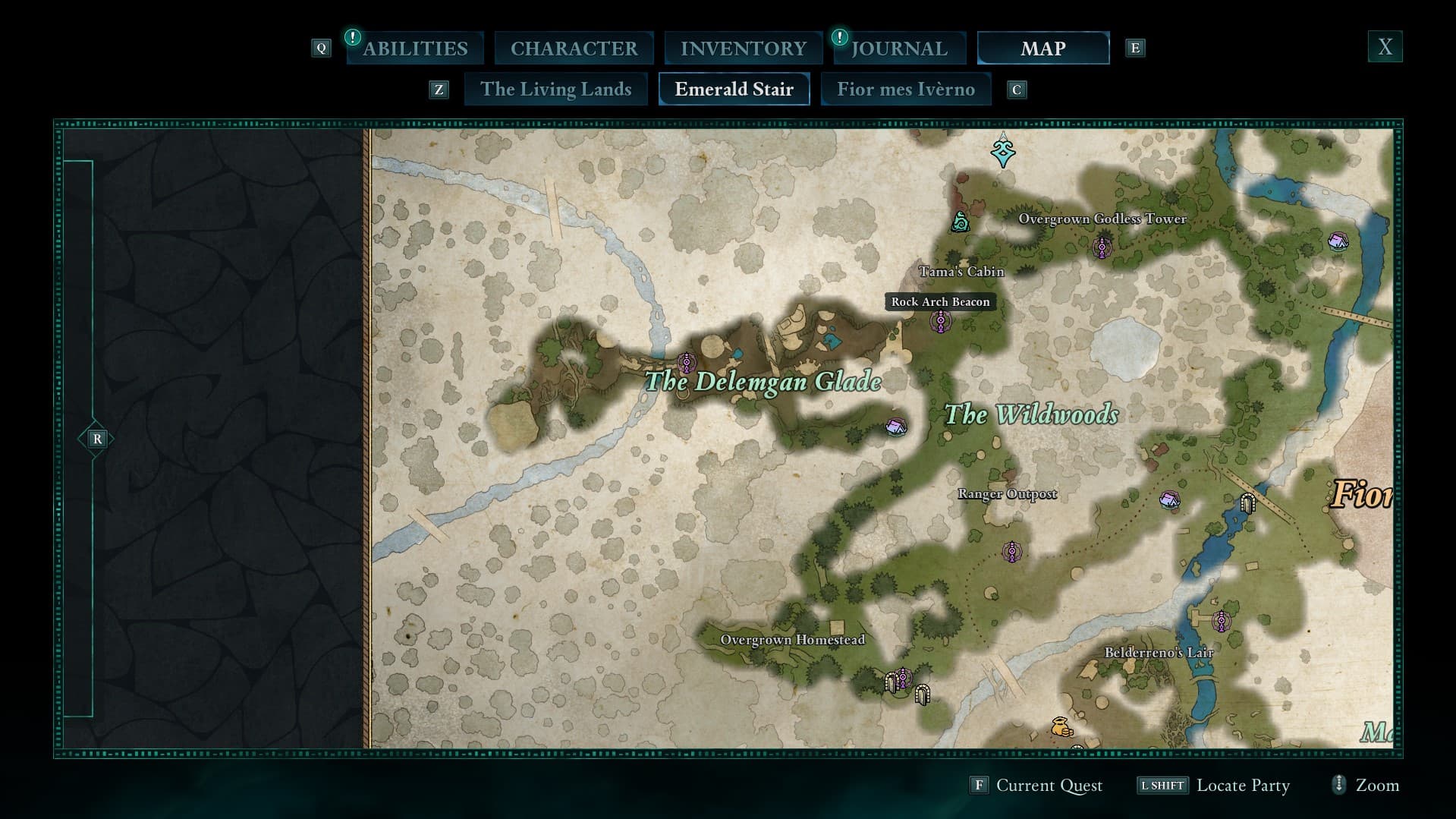Open the Inventory tab

pos(743,49)
